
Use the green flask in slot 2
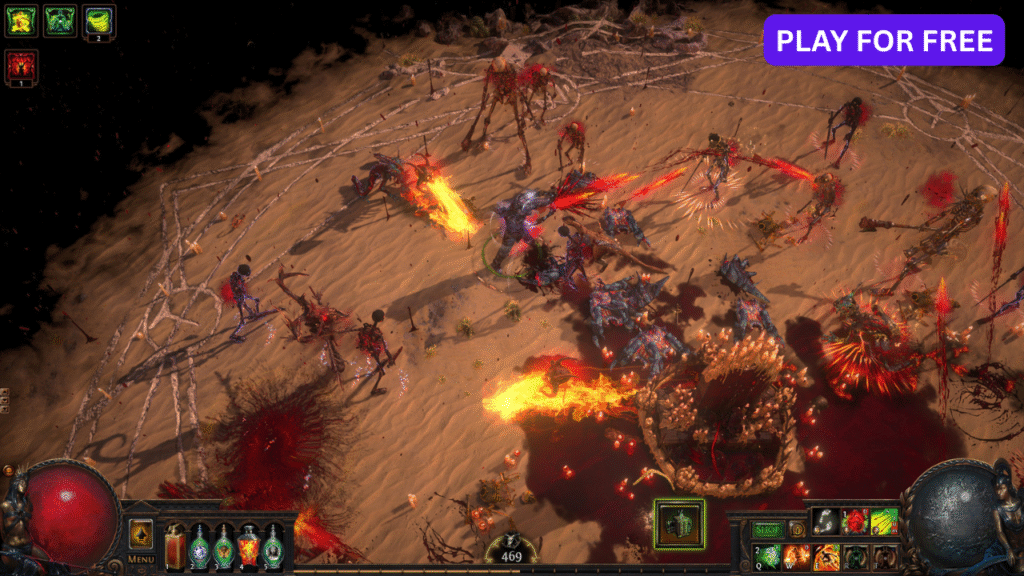(x=200, y=546)
